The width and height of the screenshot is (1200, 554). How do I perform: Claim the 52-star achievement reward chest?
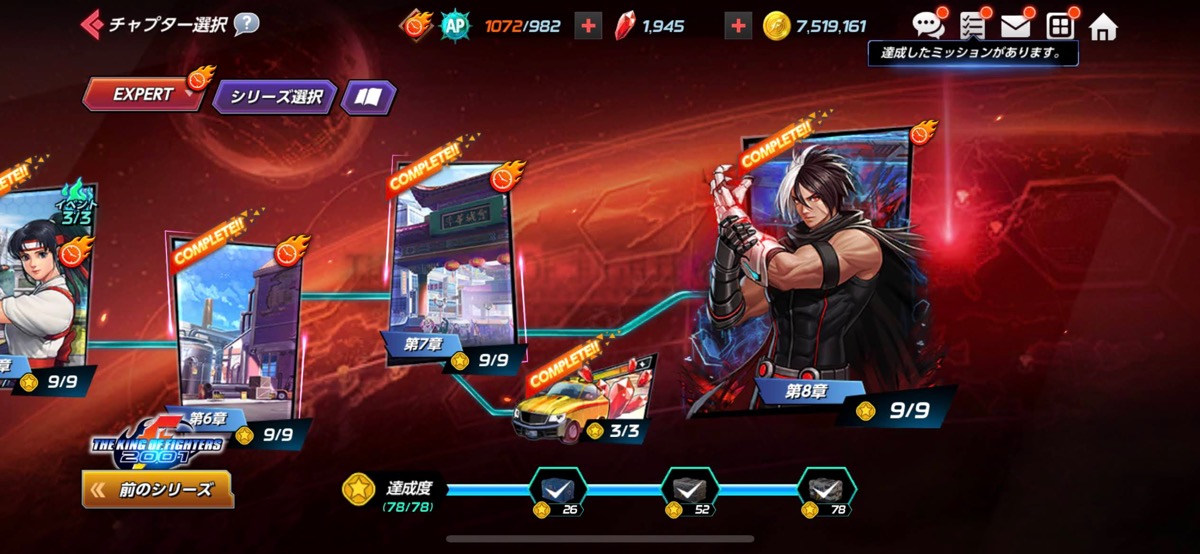[x=689, y=489]
